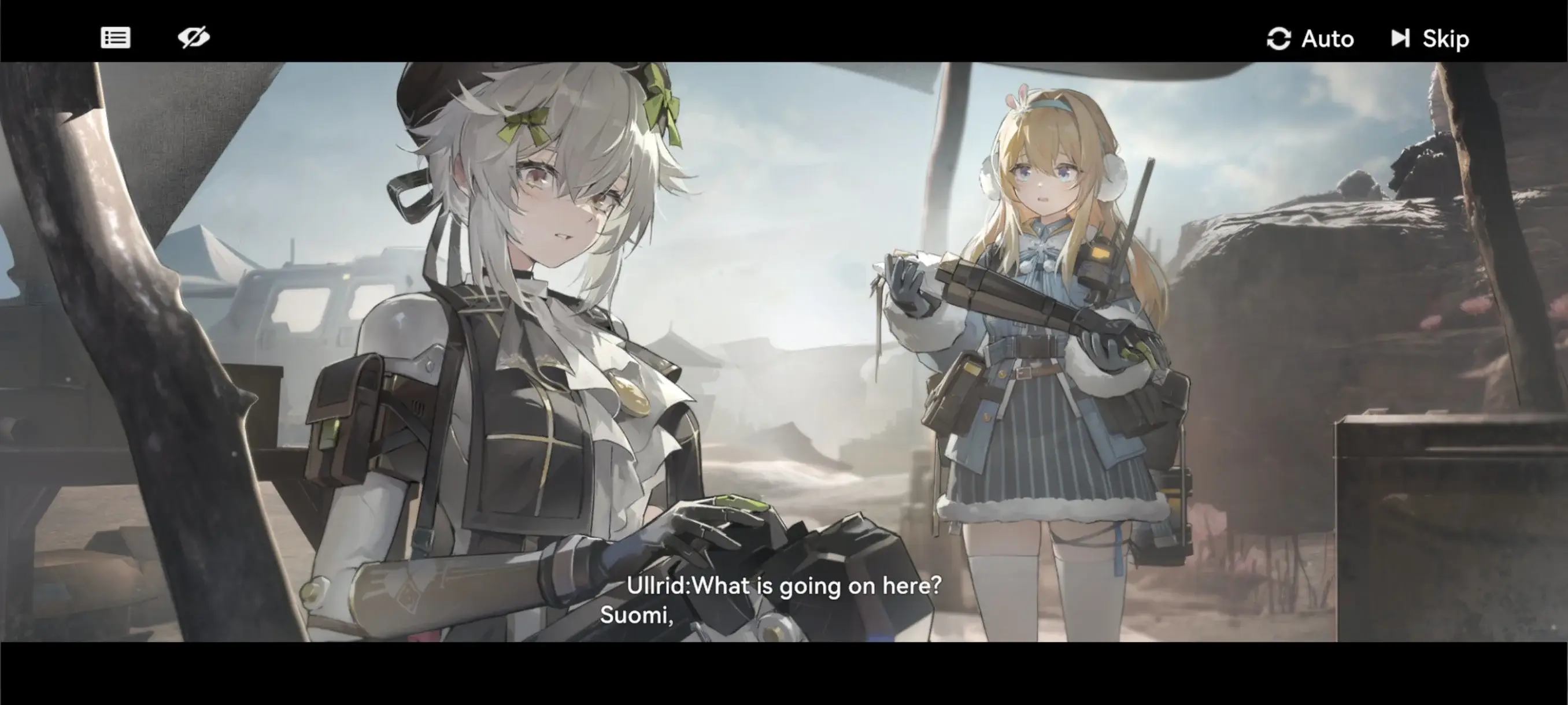Screen dimensions: 1568x705
Task: Hide the interface with the crossed-eye icon
Action: pos(194,38)
